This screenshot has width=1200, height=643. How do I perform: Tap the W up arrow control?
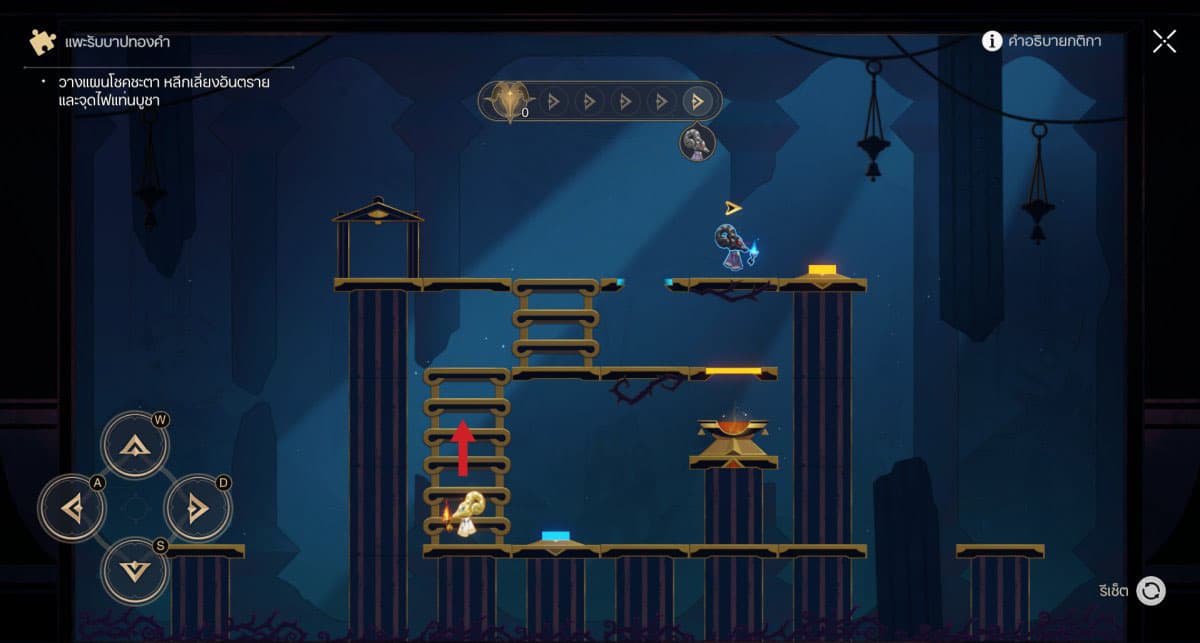click(134, 444)
